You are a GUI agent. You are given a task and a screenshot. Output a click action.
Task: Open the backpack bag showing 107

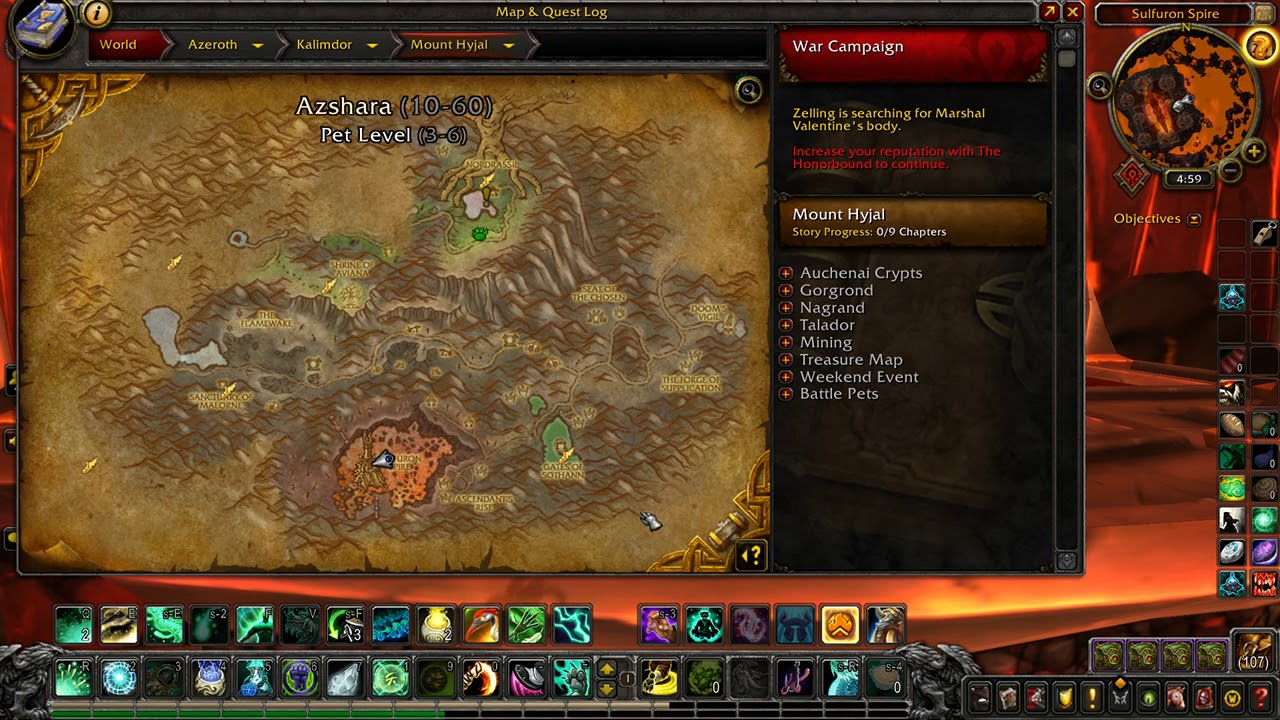point(1252,651)
